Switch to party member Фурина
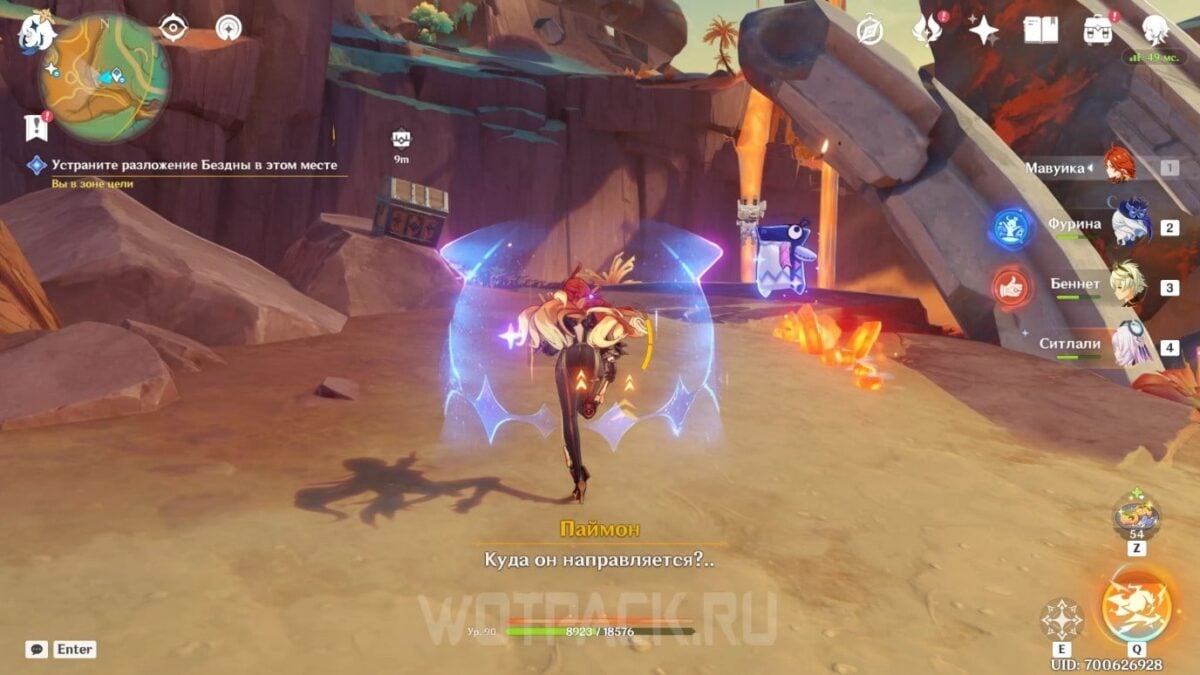Viewport: 1200px width, 675px height. point(1131,225)
